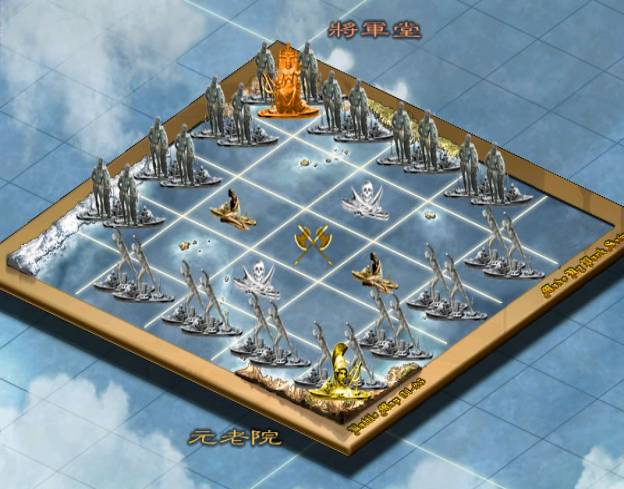Pick the skull piece nearest the golden statue

(365, 199)
